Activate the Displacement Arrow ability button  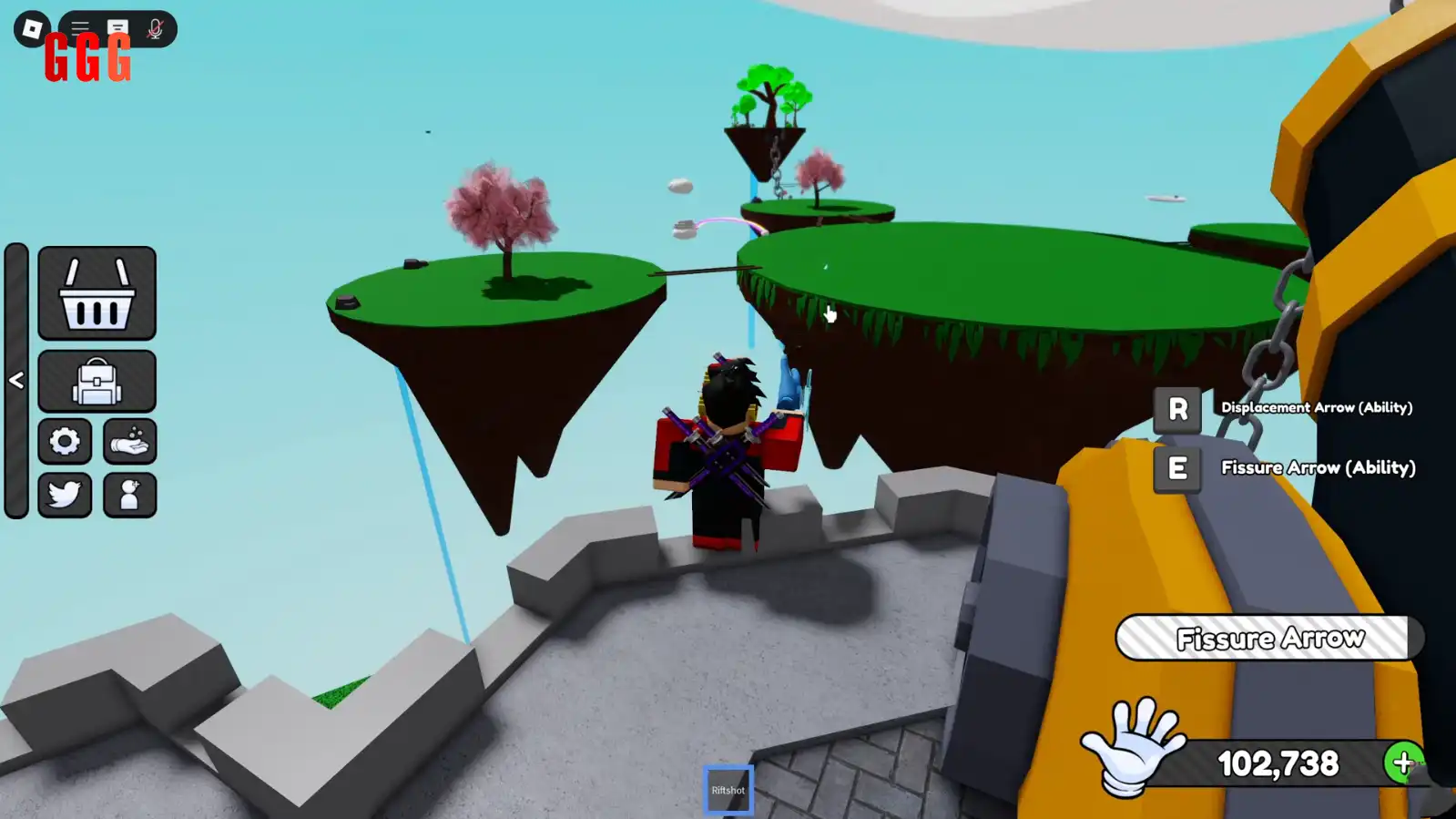coord(1177,409)
